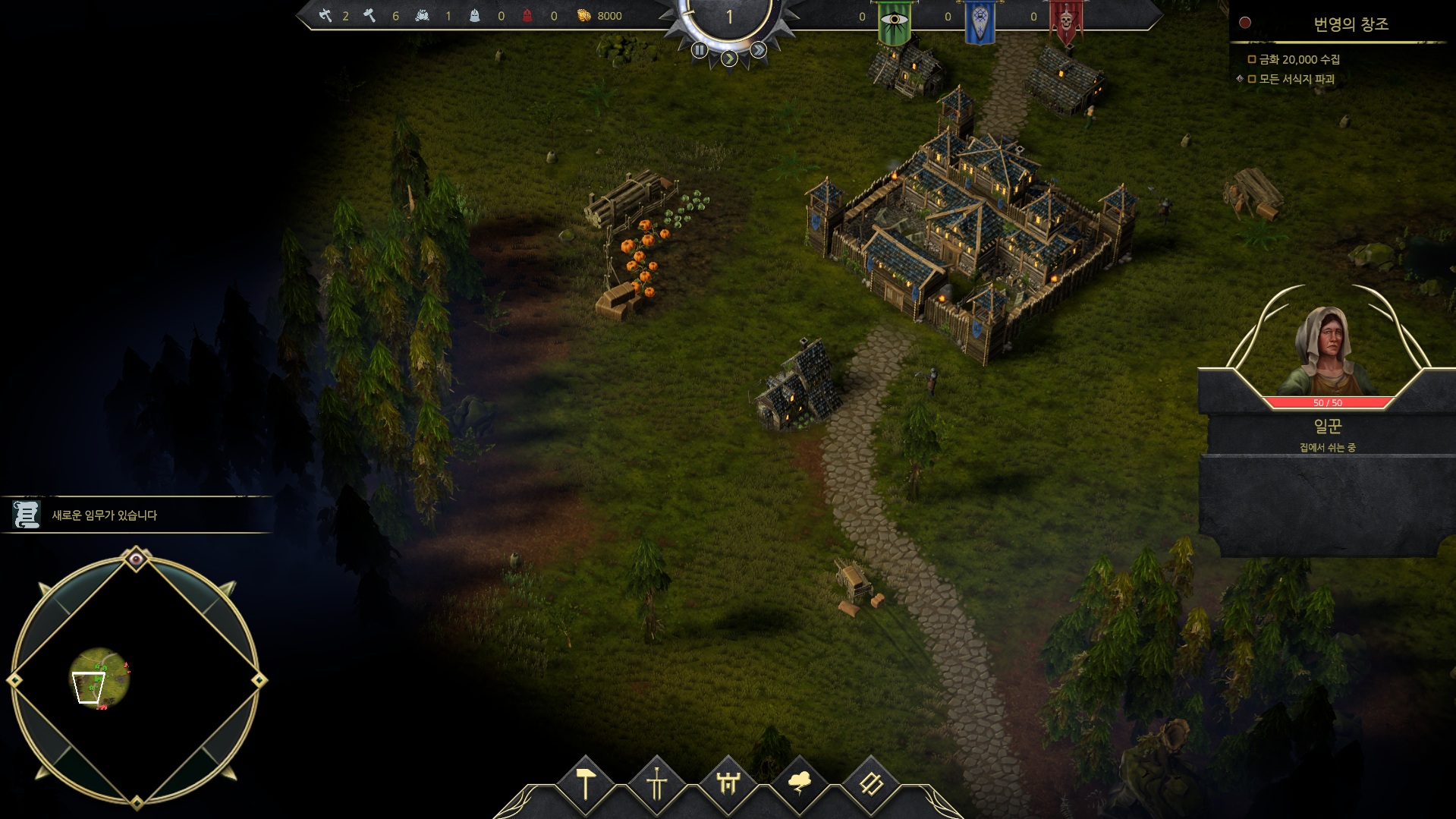Click the green eye faction banner

tap(895, 21)
